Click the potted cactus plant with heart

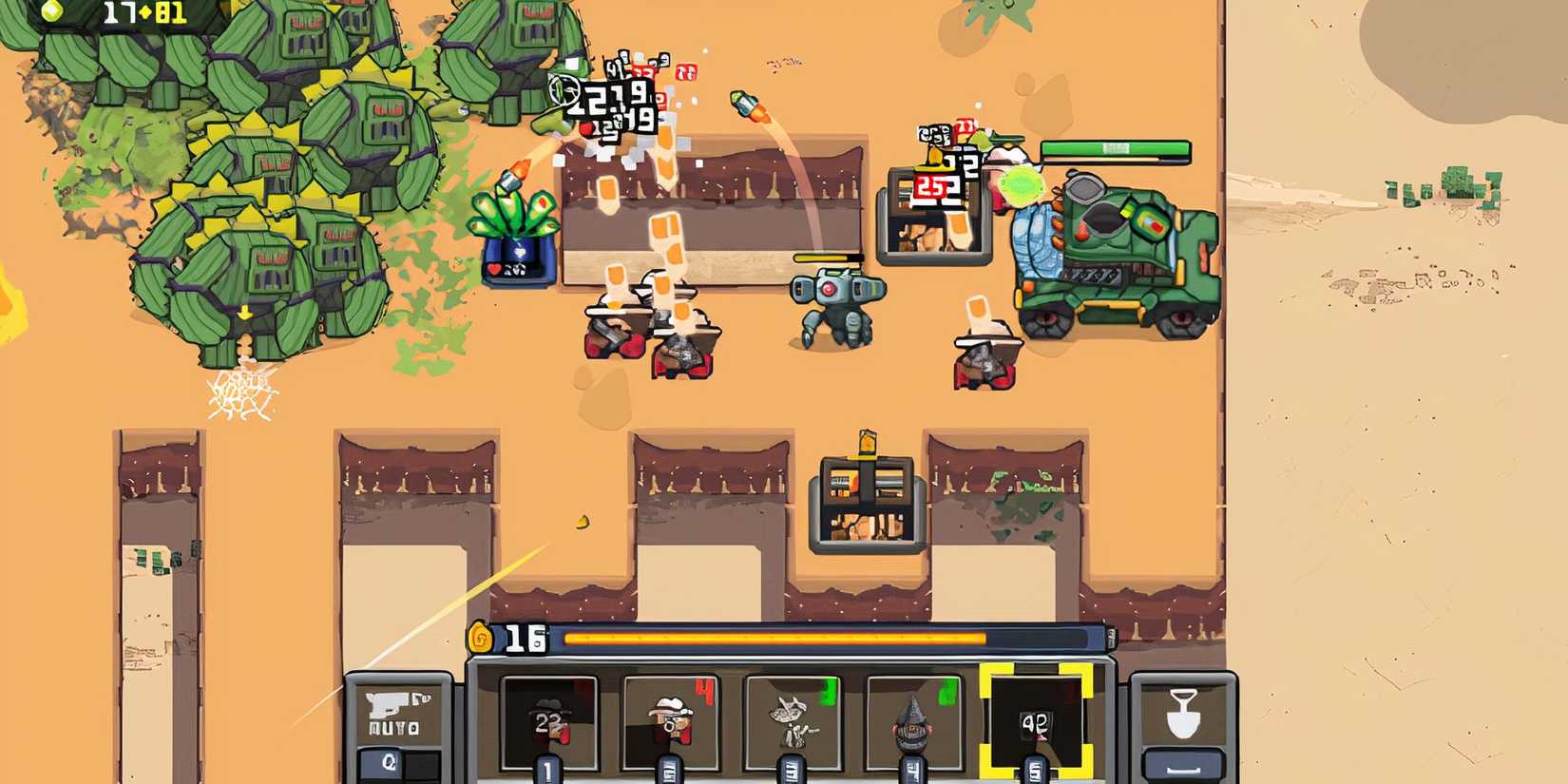(517, 228)
